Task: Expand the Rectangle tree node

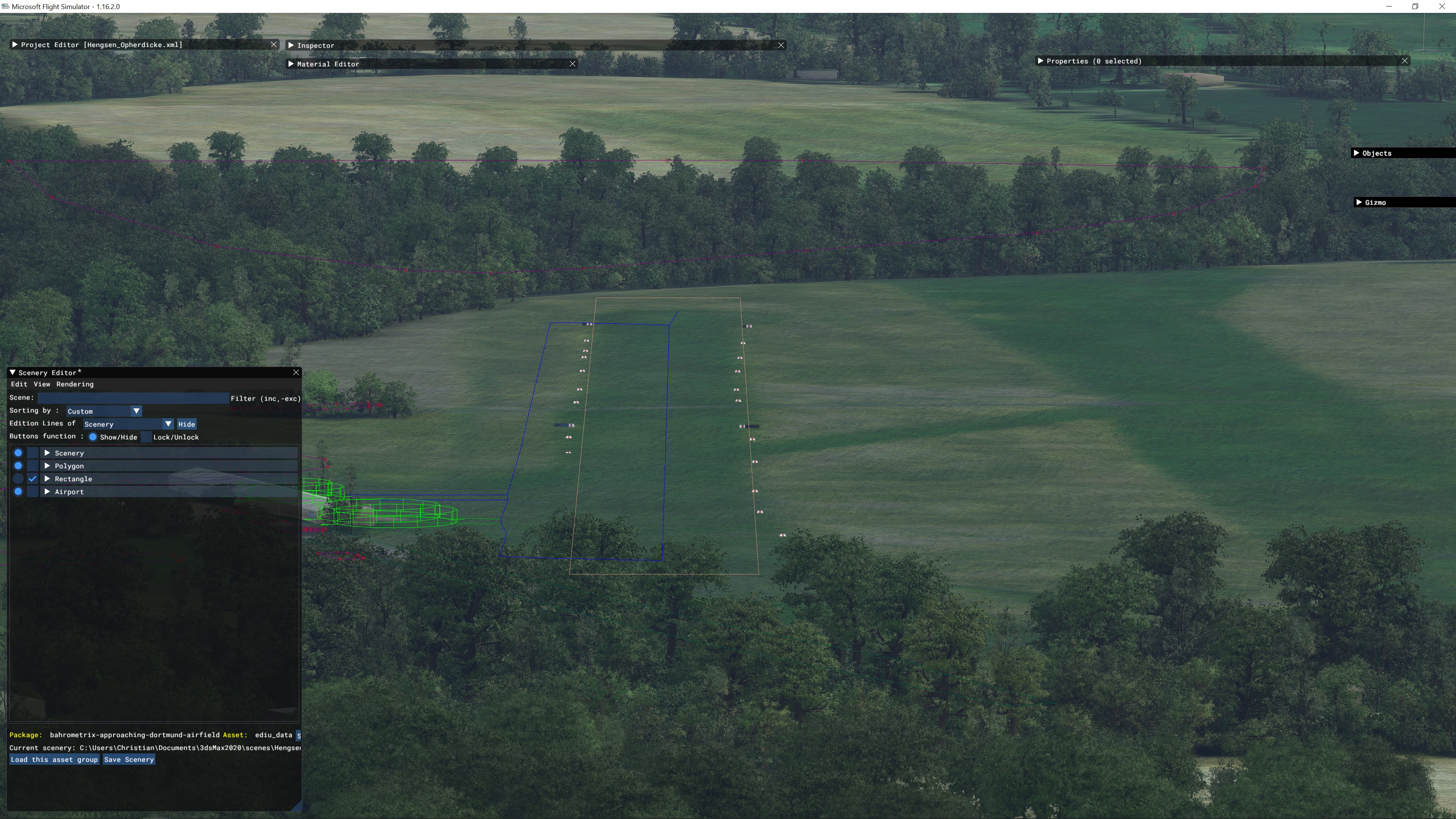Action: point(47,479)
